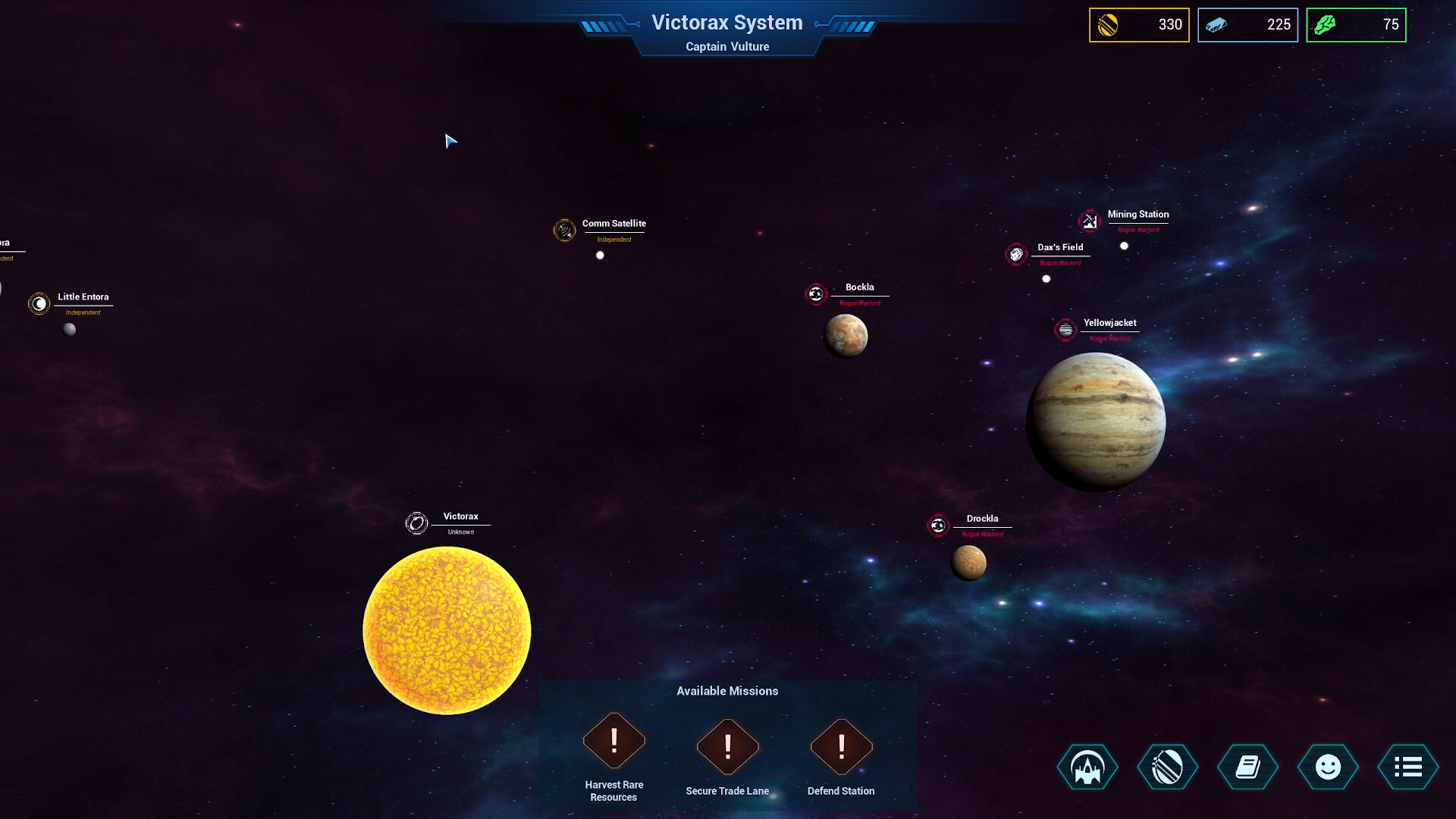Click Bockla's Rogue Warlord emblem
Image resolution: width=1456 pixels, height=819 pixels.
click(816, 293)
